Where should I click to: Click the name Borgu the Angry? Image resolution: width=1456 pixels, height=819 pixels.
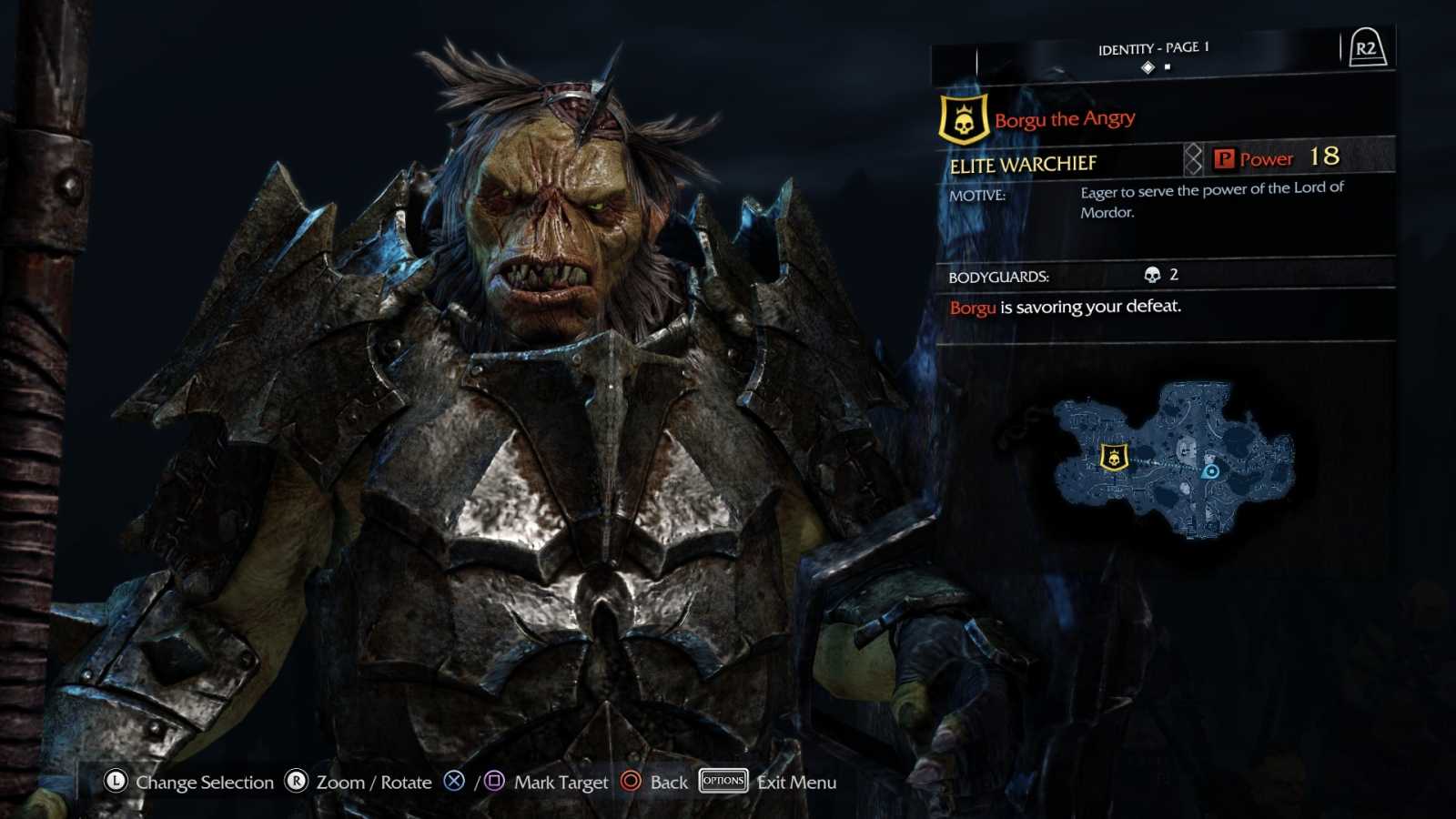coord(1063,117)
